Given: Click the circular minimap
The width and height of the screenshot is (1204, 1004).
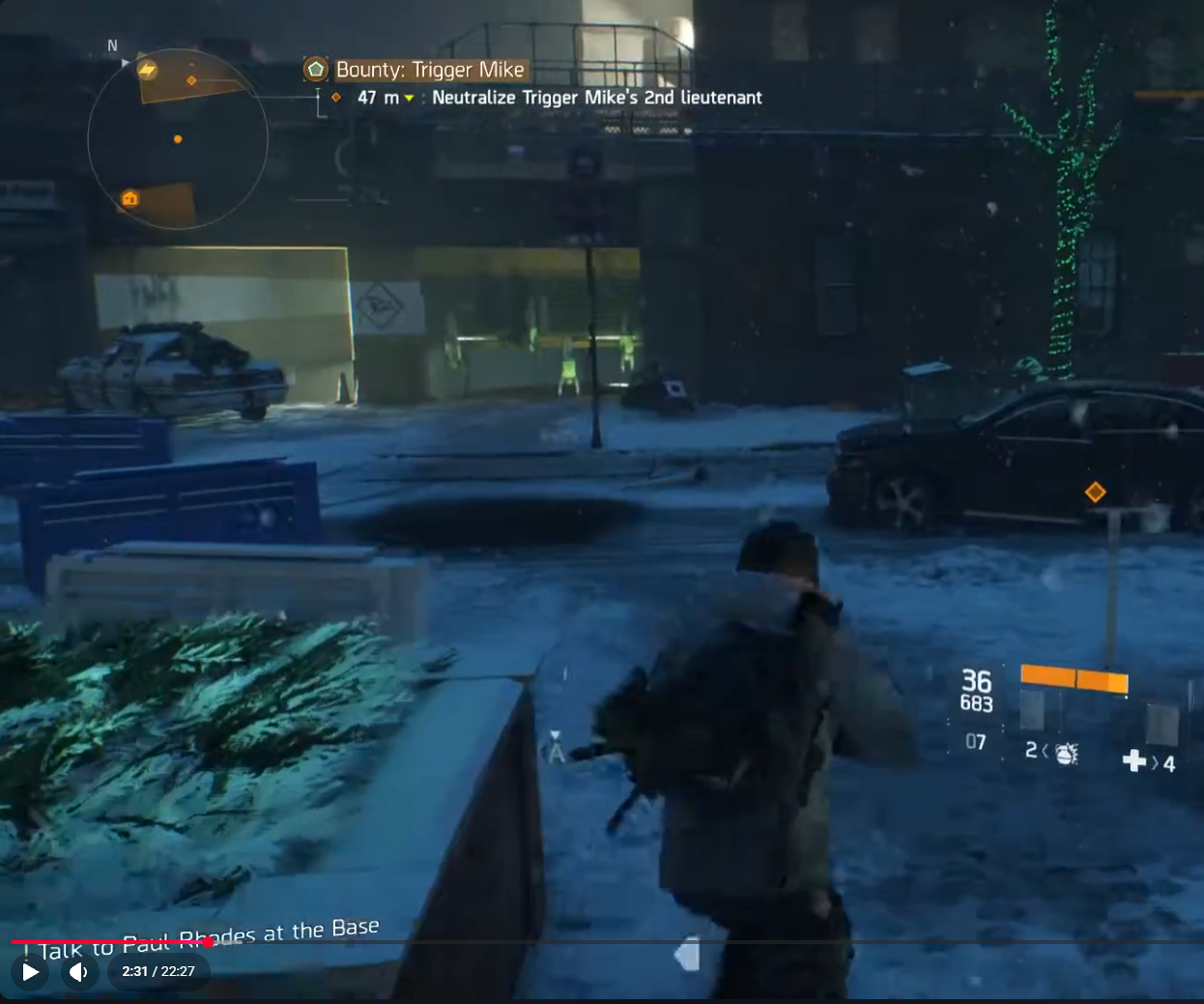Looking at the screenshot, I should point(178,139).
